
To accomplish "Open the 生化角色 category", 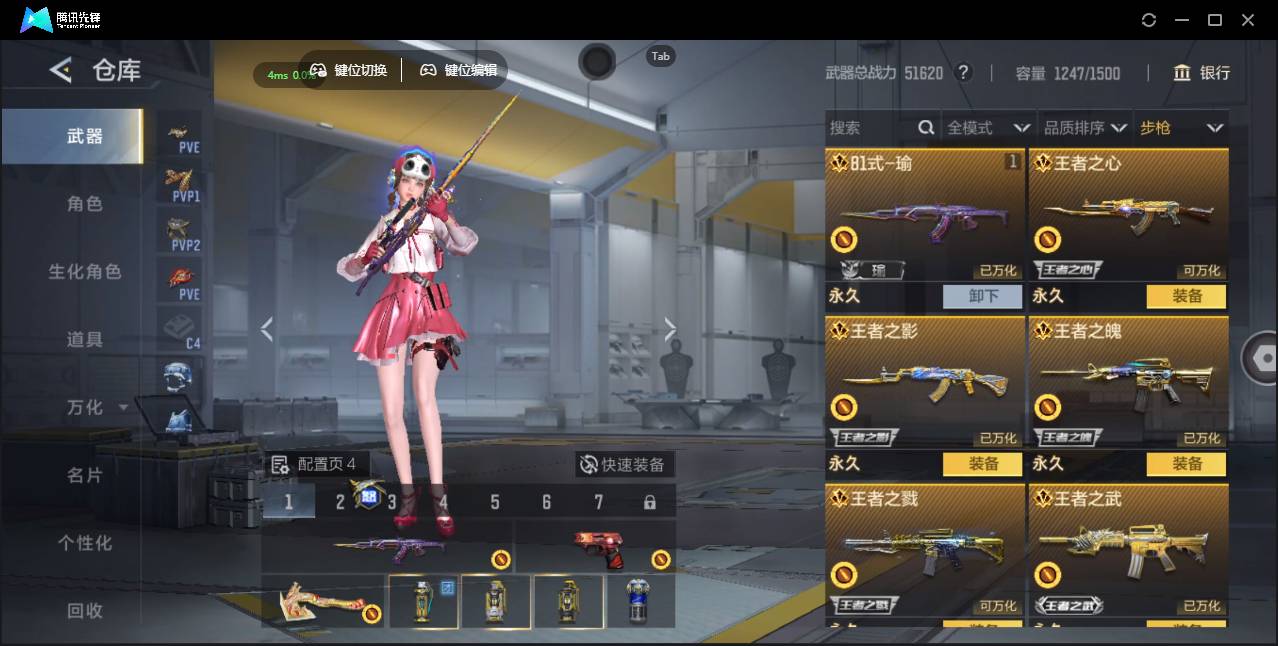I will (85, 272).
